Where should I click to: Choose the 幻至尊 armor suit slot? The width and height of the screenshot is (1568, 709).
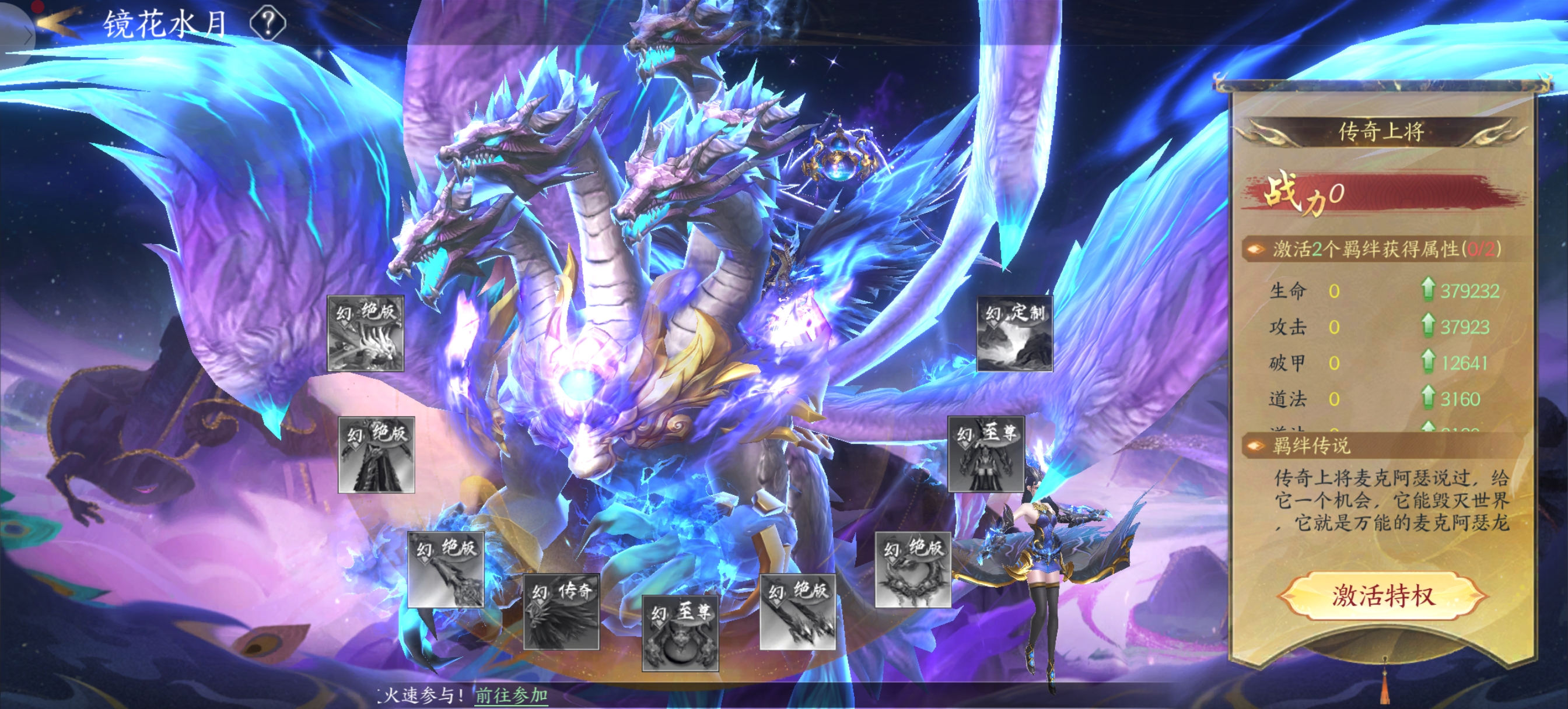[986, 454]
